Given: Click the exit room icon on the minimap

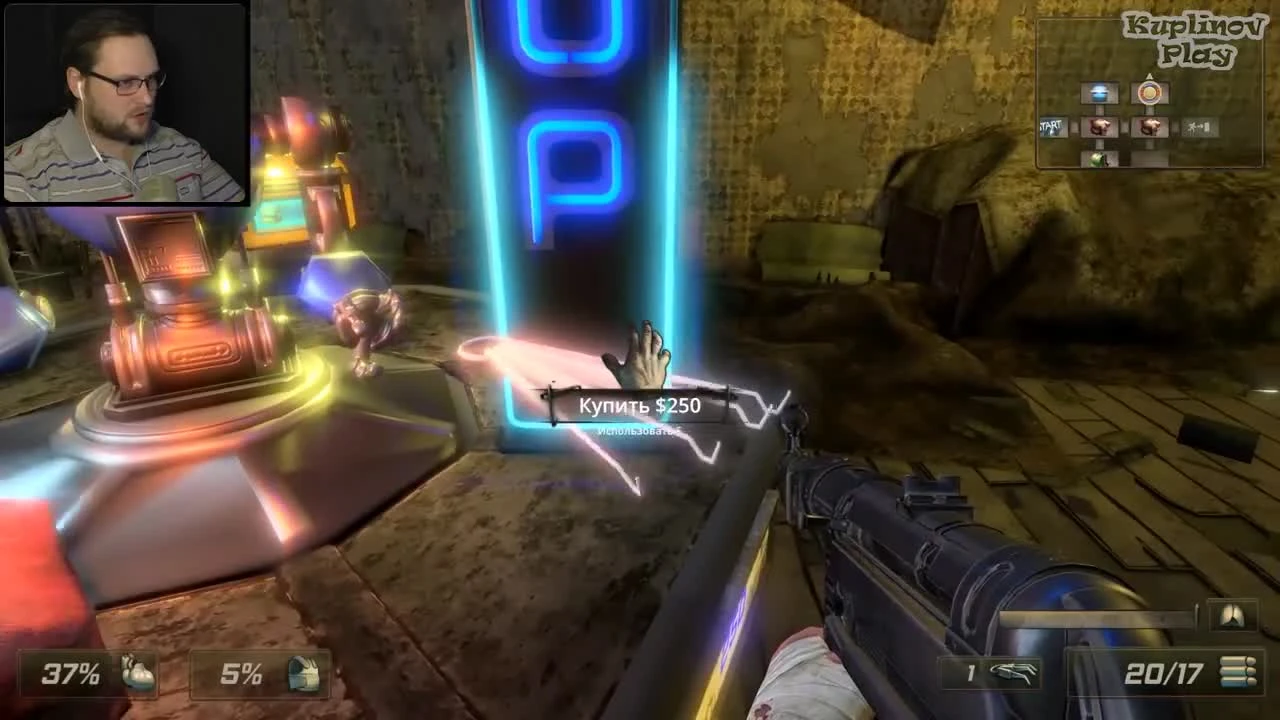Looking at the screenshot, I should click(1199, 126).
